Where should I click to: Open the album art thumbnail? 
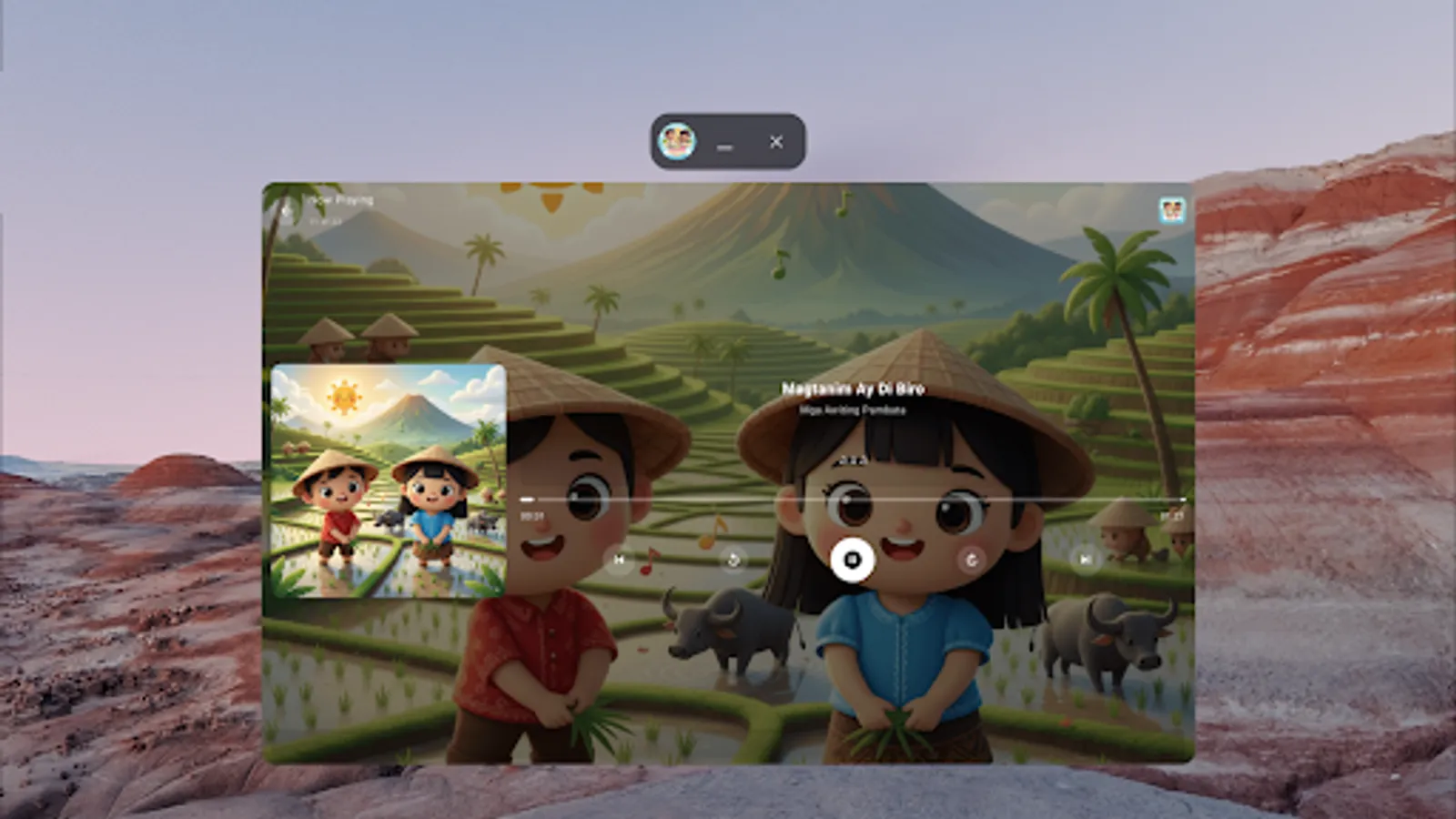(388, 478)
